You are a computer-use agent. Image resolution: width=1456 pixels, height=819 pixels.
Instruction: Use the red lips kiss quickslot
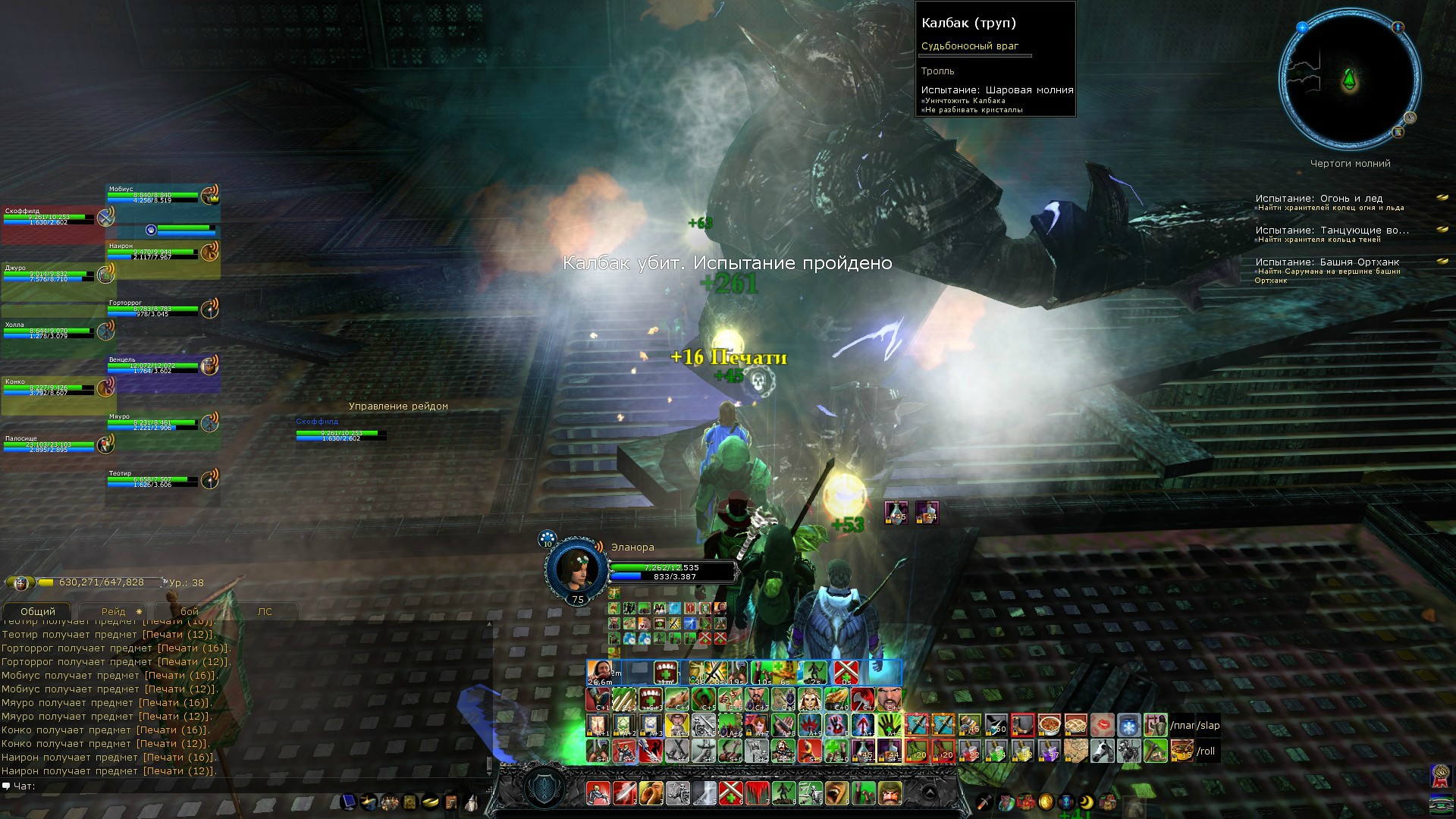point(1102,726)
